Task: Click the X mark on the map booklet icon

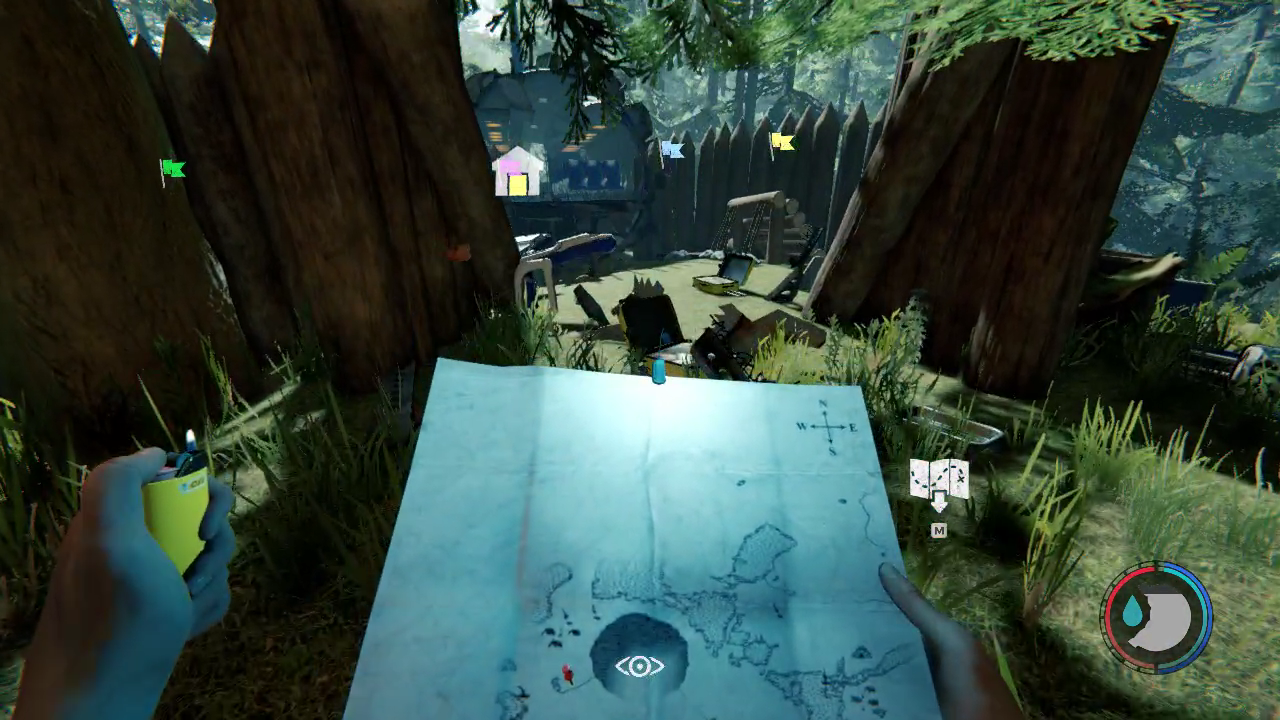Action: 961,477
